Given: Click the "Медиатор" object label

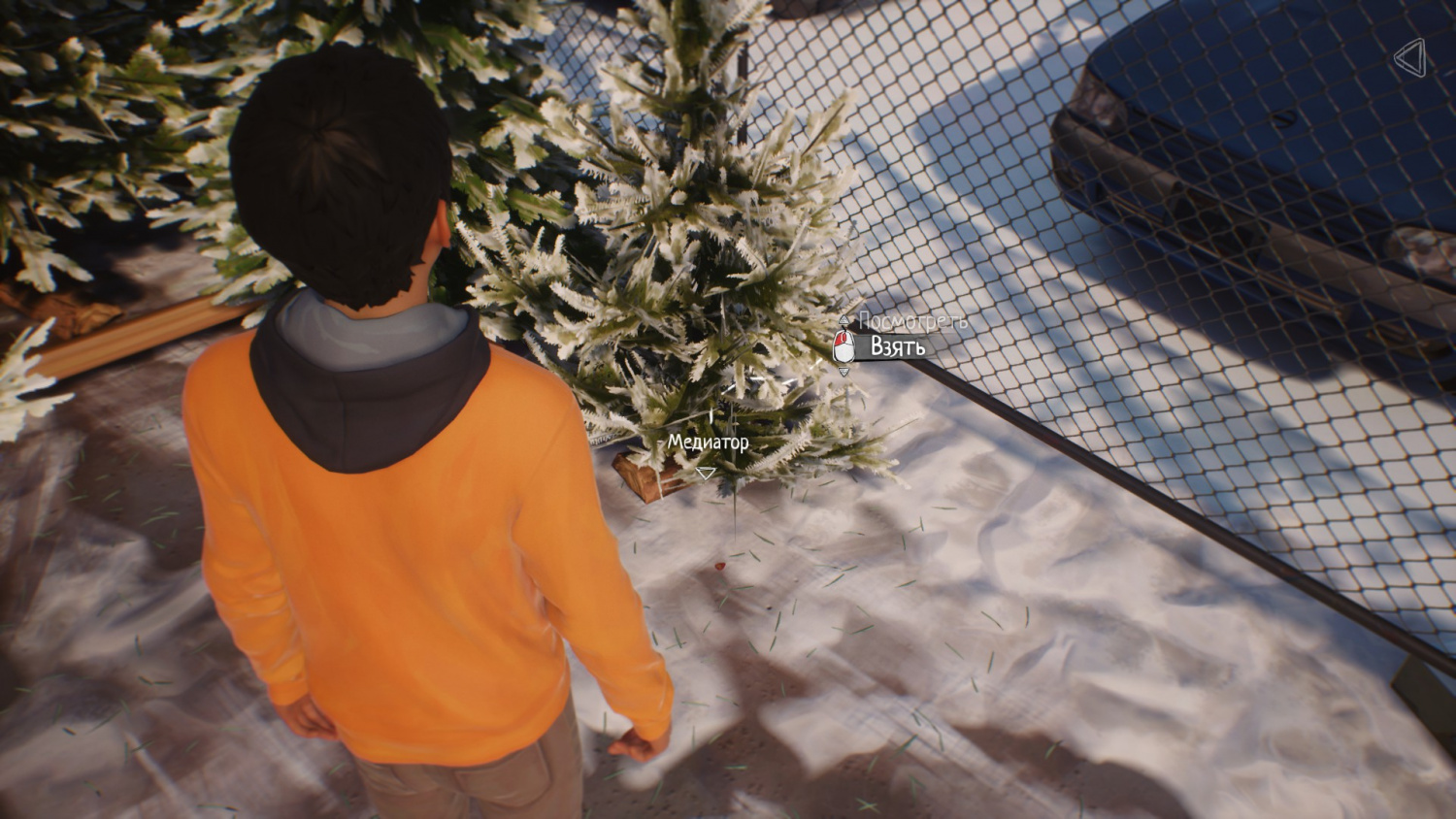Looking at the screenshot, I should 708,442.
